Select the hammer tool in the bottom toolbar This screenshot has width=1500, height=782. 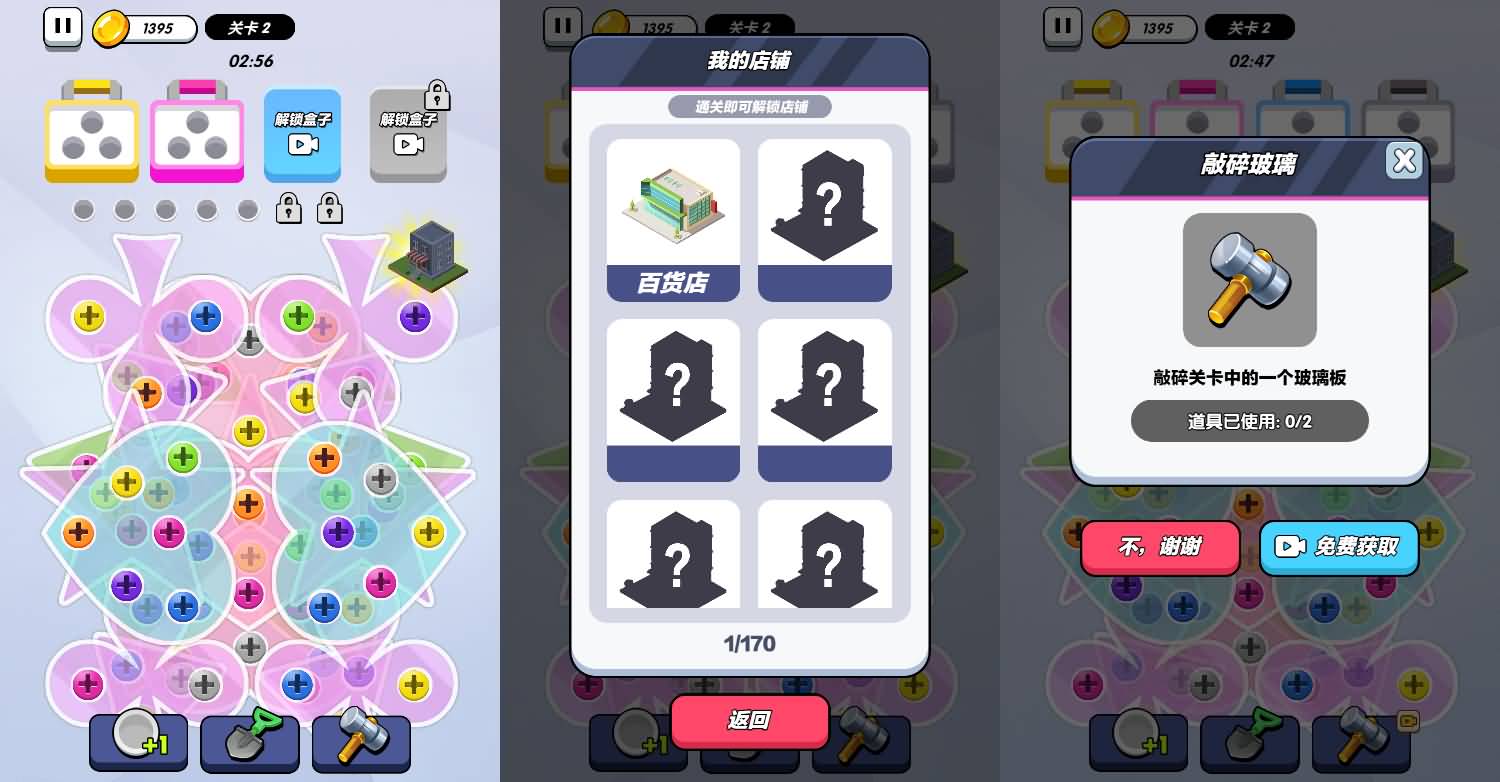tap(361, 744)
